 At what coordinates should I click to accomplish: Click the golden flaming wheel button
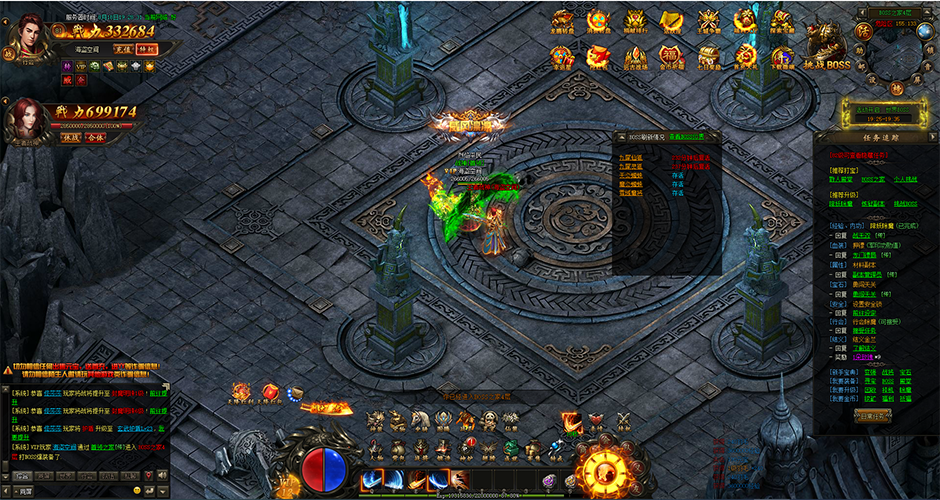602,469
